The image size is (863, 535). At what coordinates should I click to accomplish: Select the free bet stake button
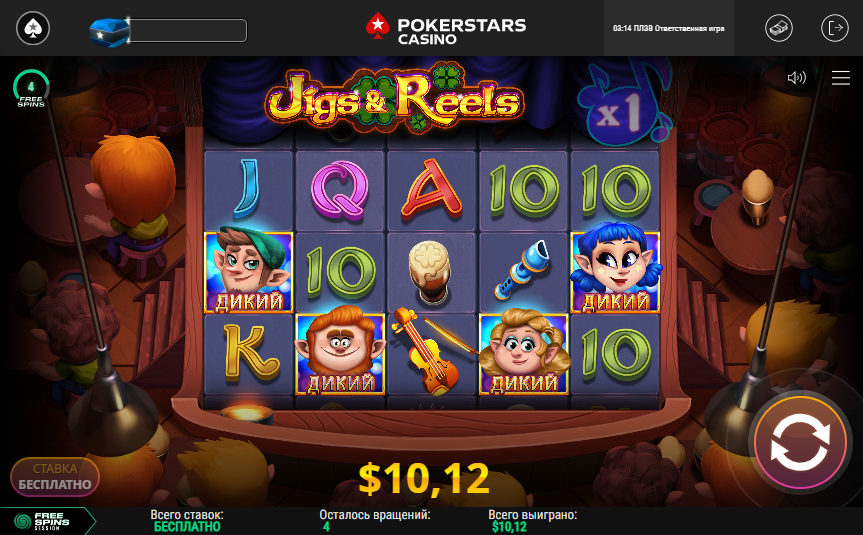(x=55, y=477)
